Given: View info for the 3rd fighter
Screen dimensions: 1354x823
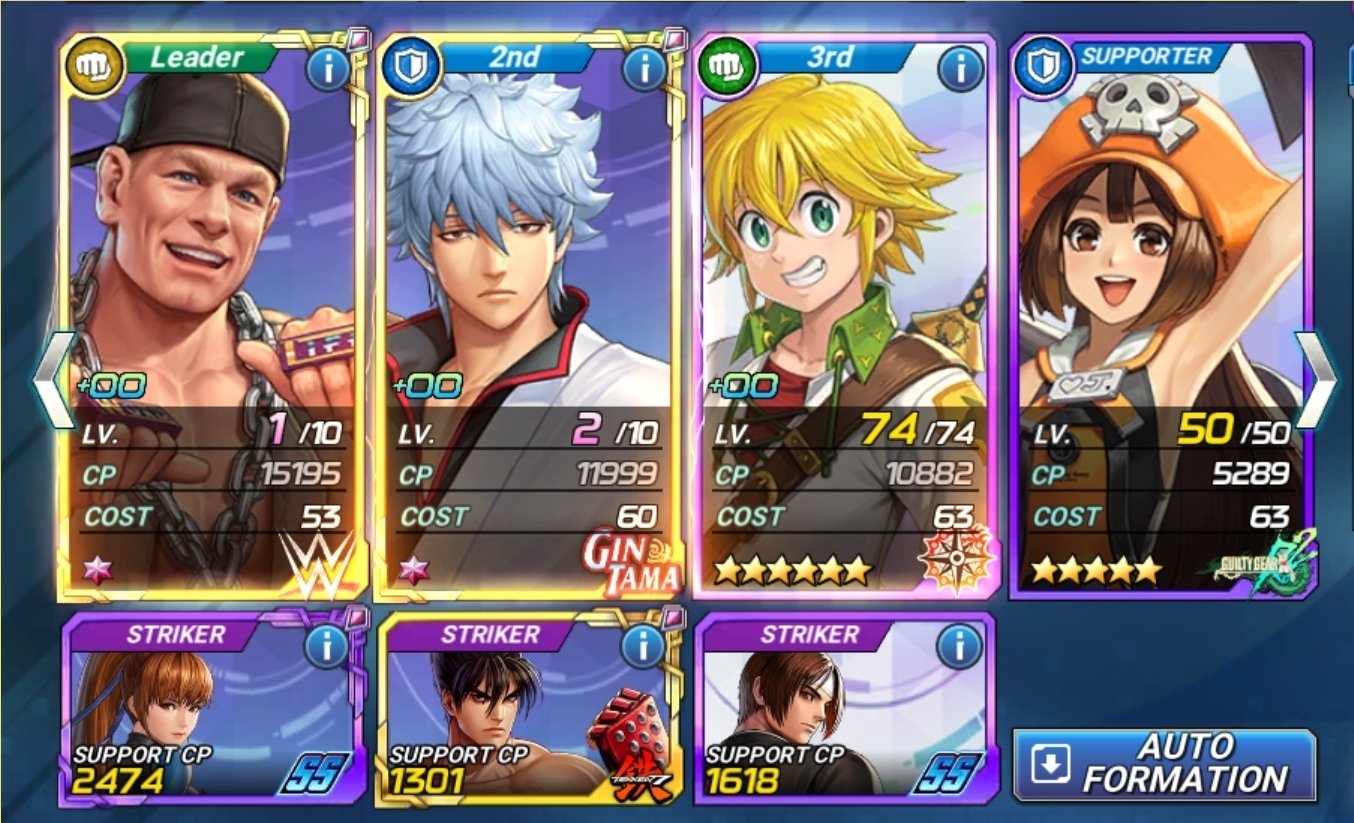Looking at the screenshot, I should click(959, 69).
